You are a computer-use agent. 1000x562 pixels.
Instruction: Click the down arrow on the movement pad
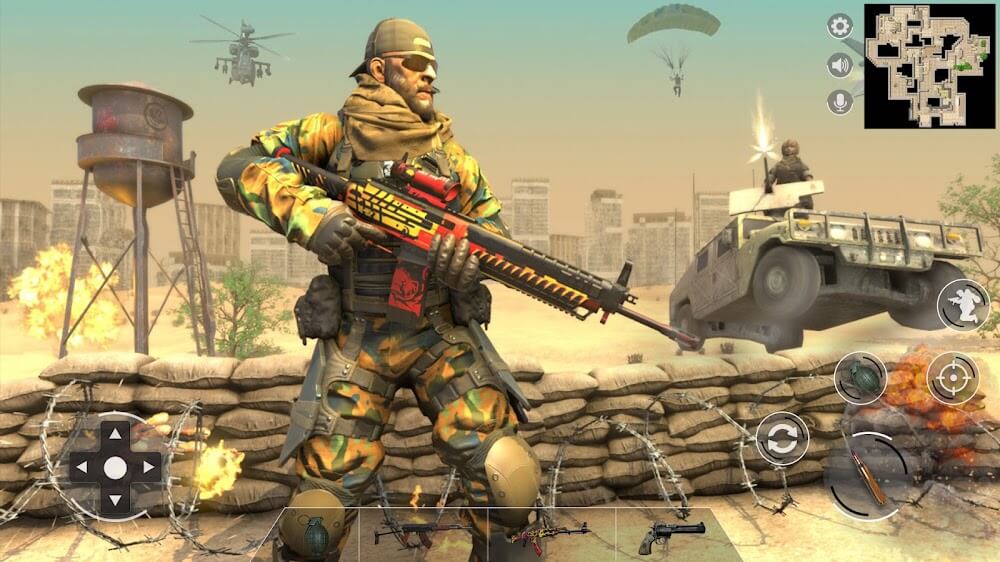pos(115,500)
